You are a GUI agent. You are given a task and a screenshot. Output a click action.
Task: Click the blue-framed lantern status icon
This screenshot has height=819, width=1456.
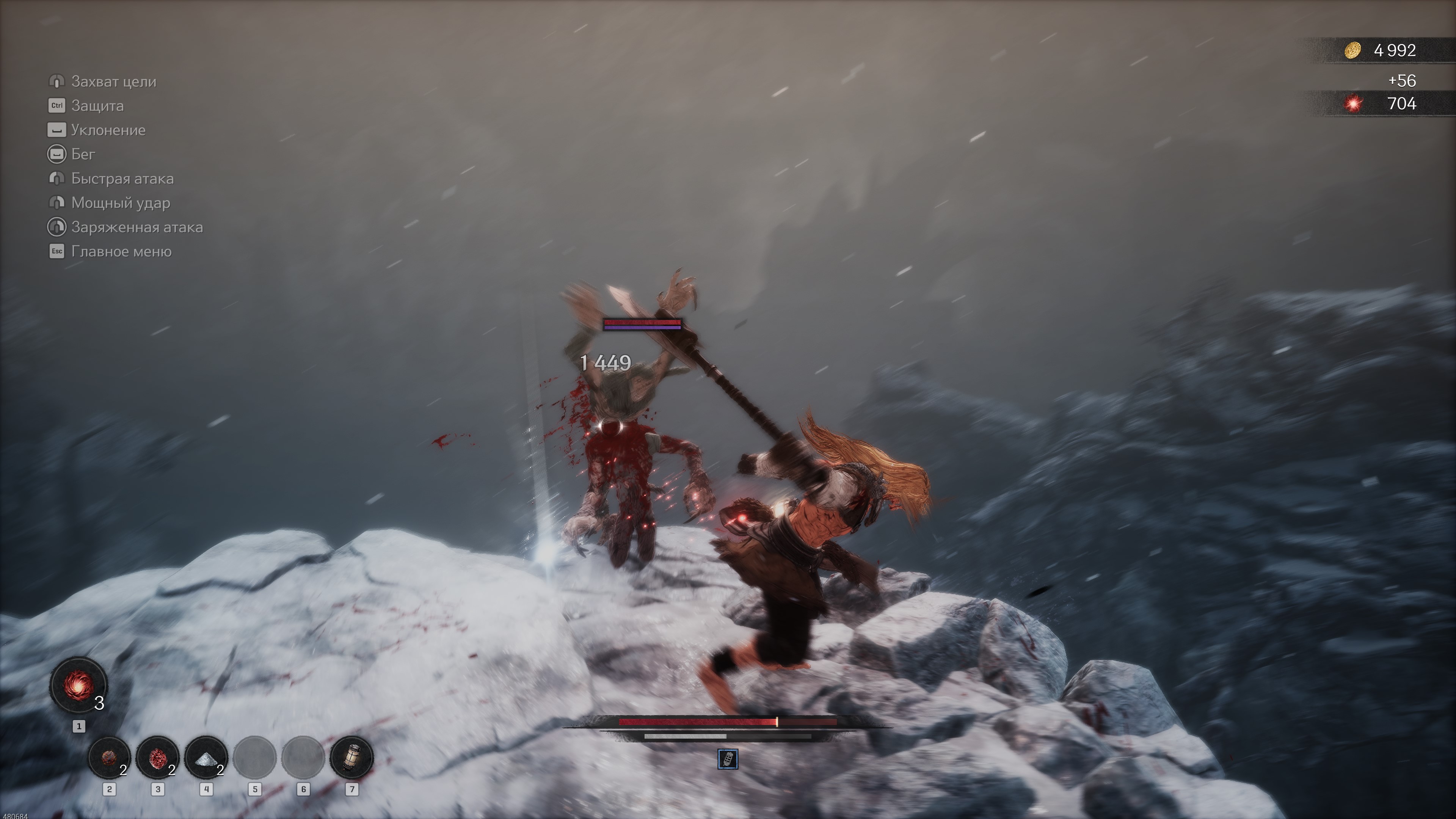(728, 759)
